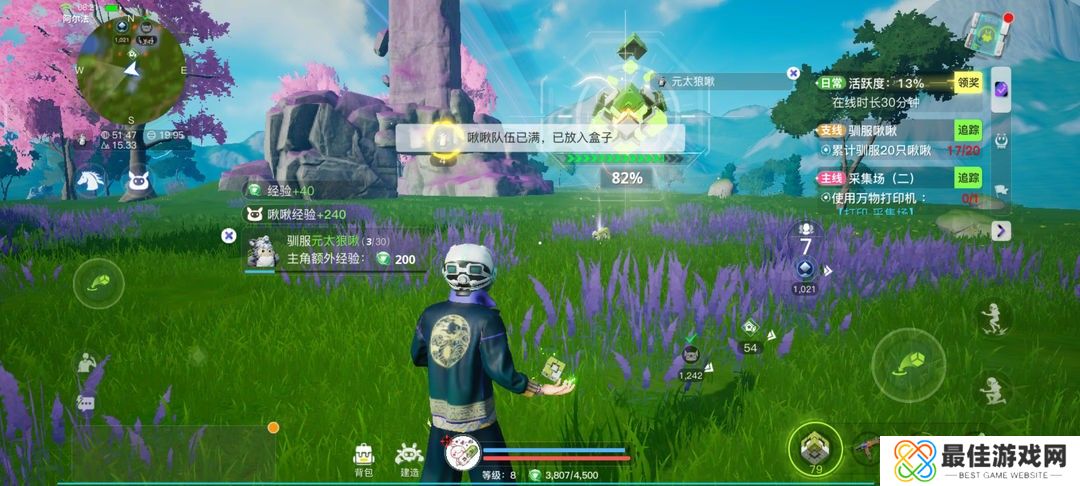Tap the large green action button on the right

coord(908,361)
